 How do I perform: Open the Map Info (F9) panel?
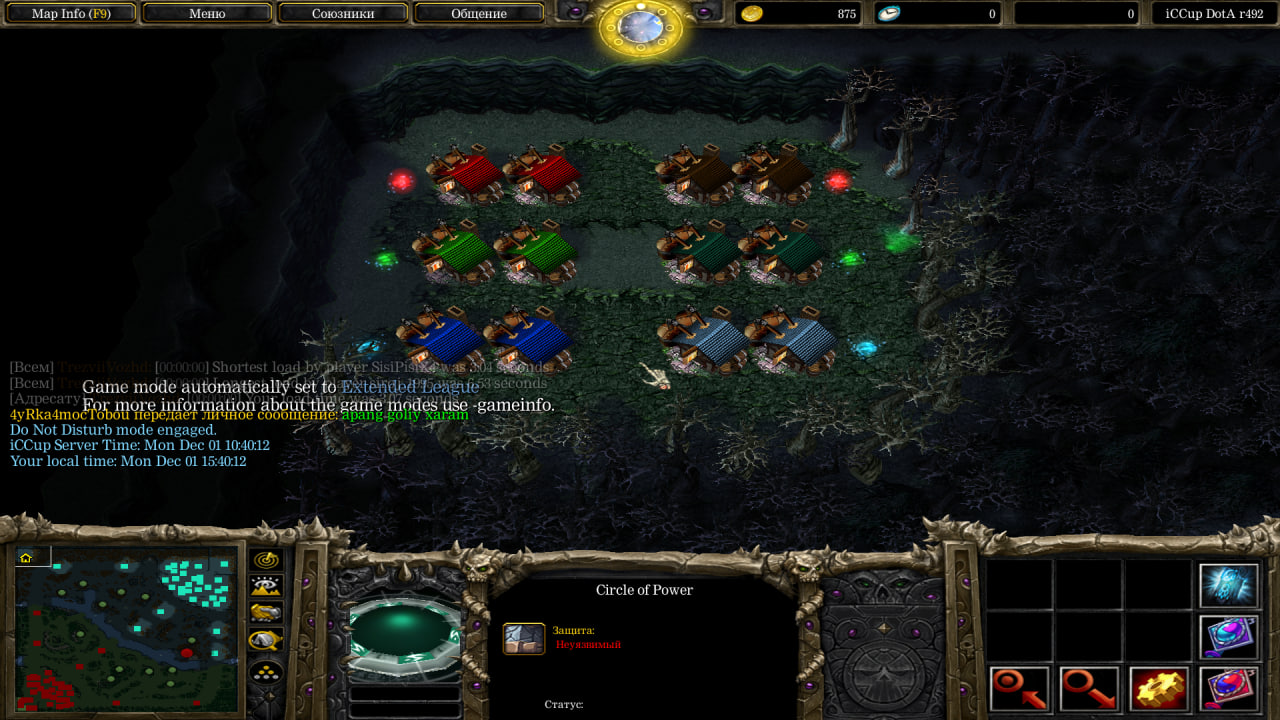coord(70,14)
